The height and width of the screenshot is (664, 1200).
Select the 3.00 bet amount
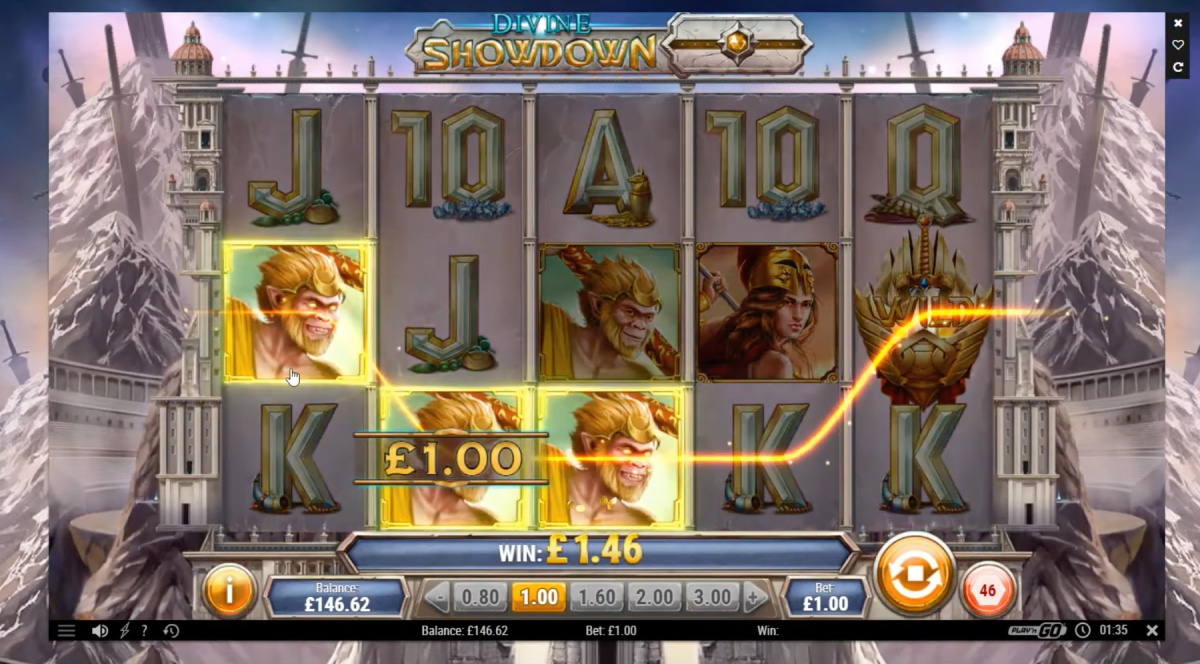(x=712, y=597)
